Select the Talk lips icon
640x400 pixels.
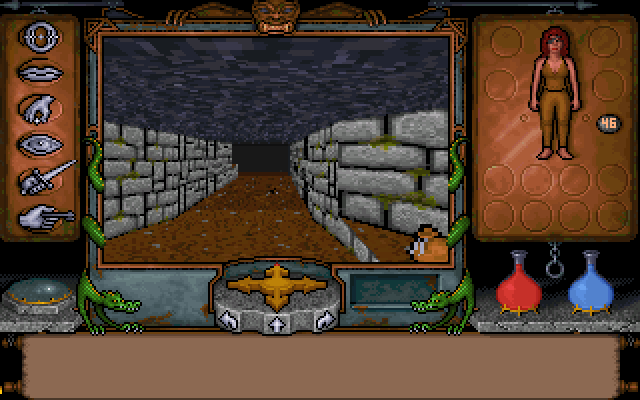40,74
